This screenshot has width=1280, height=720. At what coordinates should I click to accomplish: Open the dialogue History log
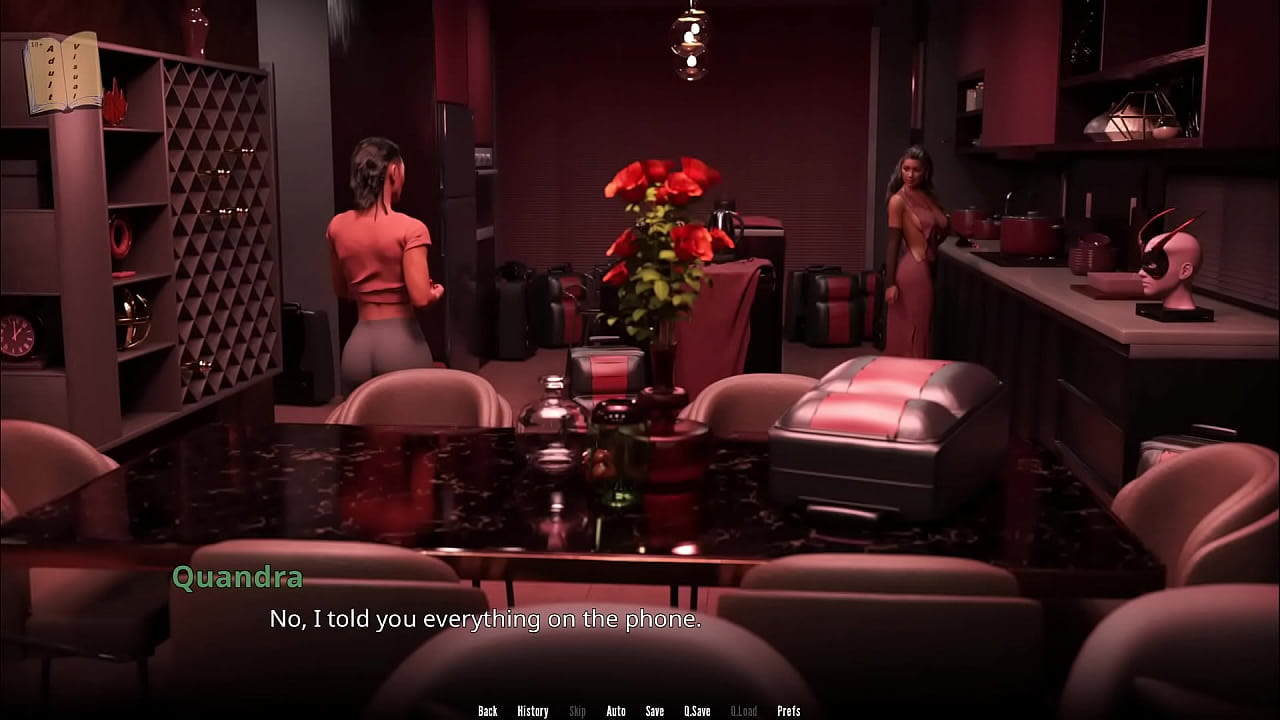[532, 711]
